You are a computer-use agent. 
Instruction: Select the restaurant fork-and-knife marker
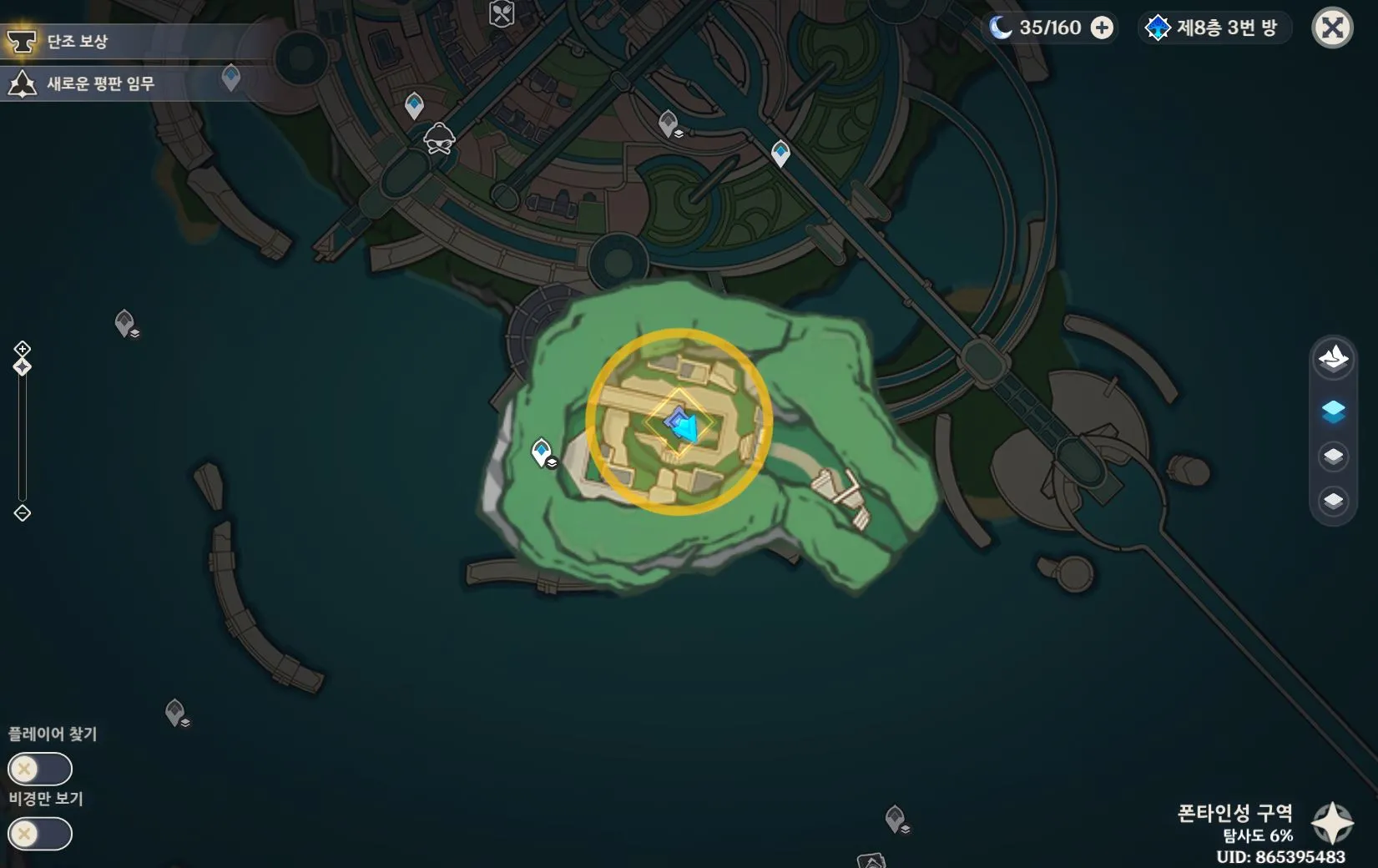502,13
